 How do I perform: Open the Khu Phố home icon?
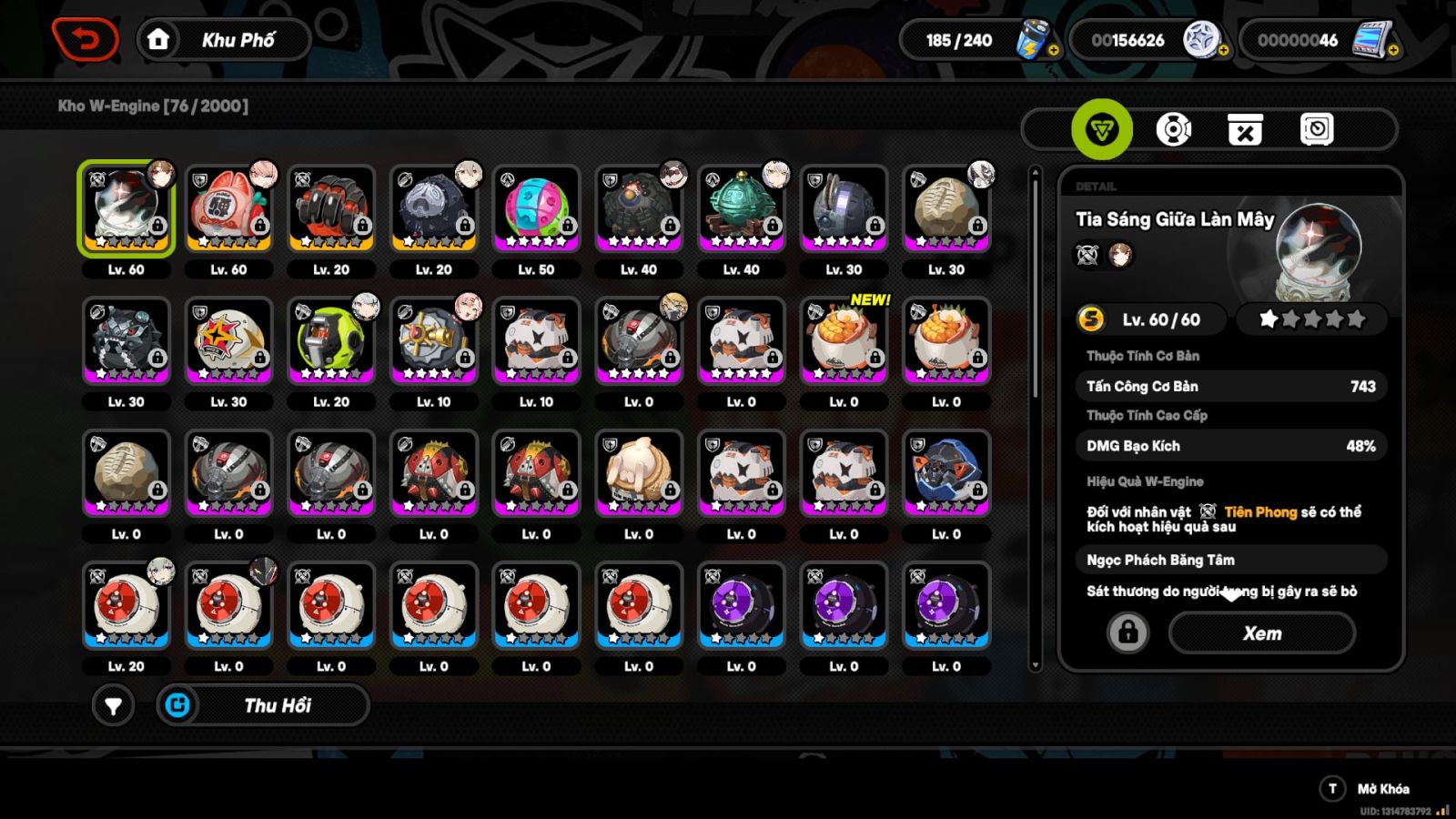160,38
